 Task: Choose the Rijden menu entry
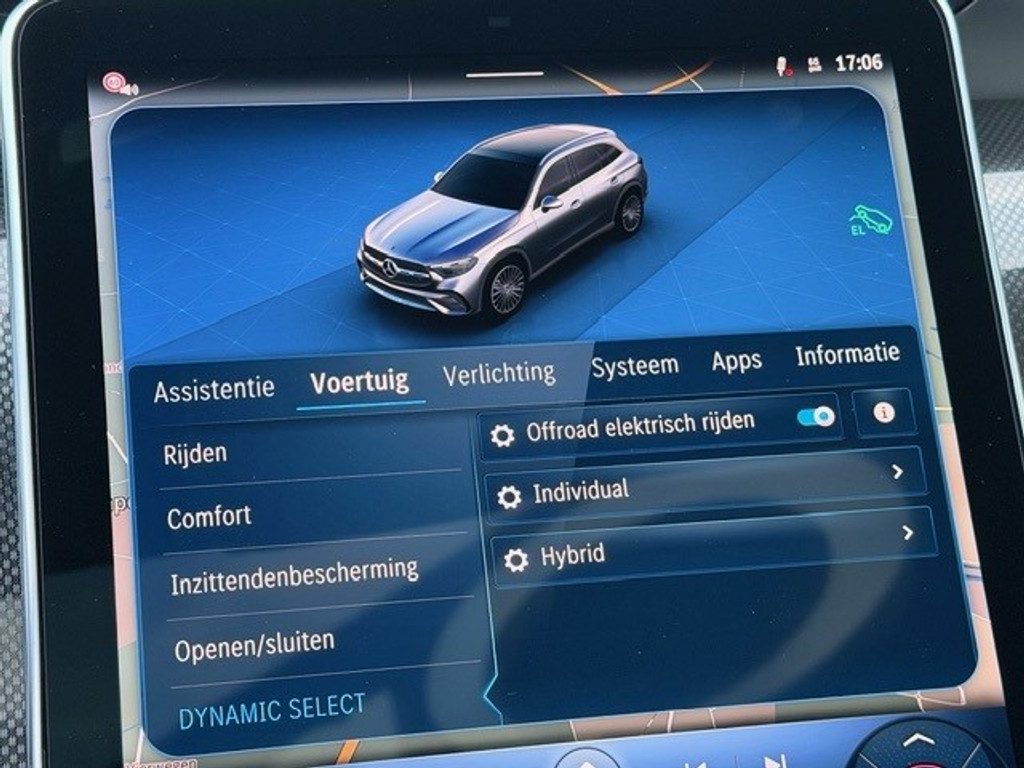click(196, 453)
